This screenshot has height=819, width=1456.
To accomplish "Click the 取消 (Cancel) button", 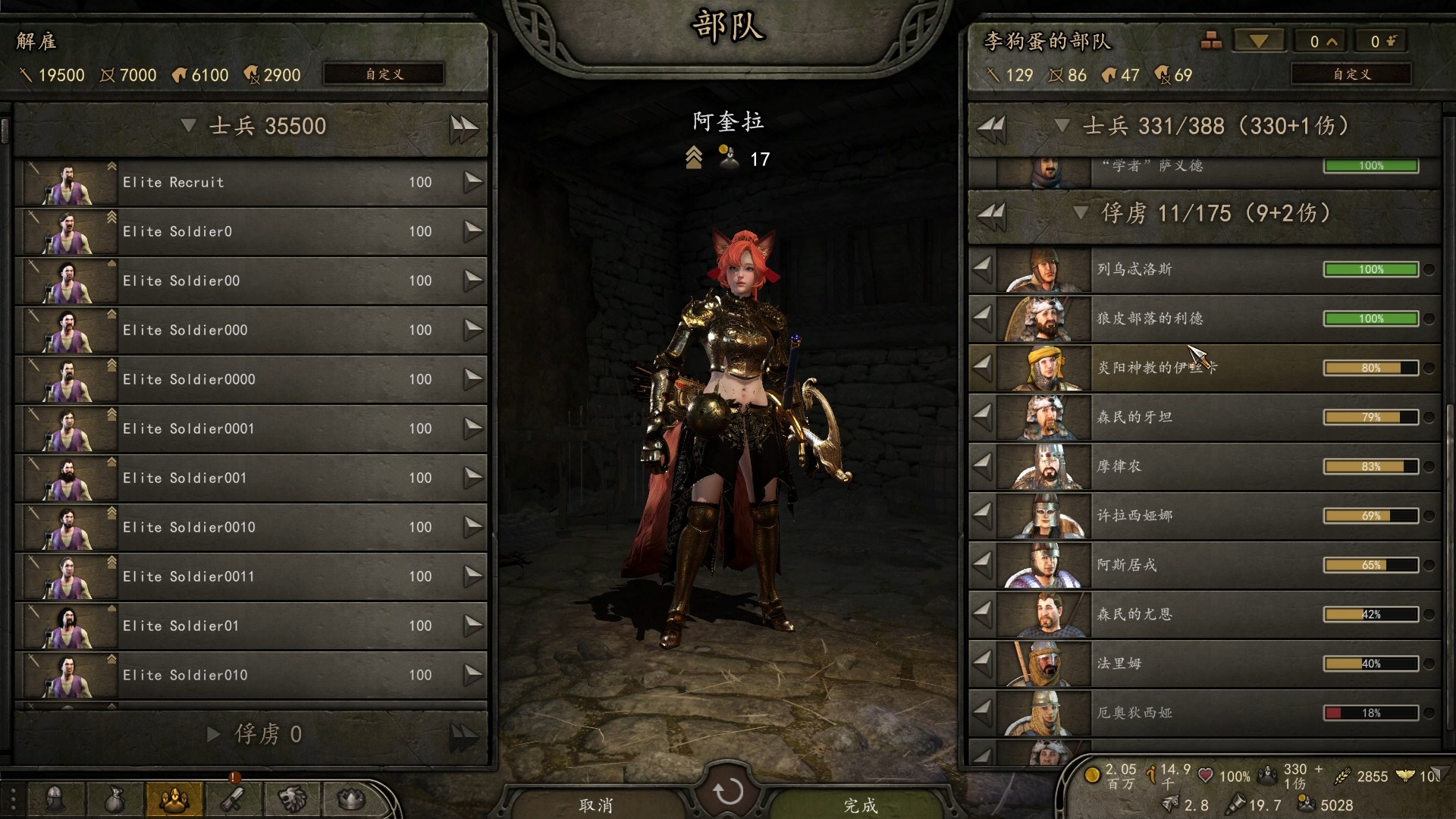I will point(596,805).
